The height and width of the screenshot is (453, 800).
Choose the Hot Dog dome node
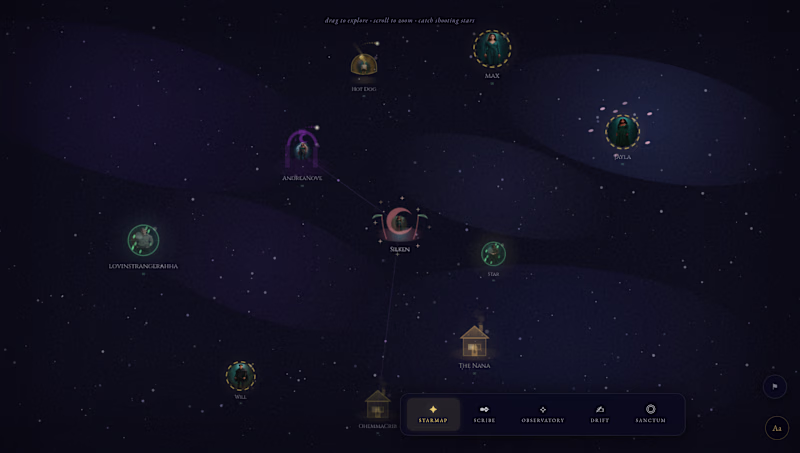tap(363, 66)
